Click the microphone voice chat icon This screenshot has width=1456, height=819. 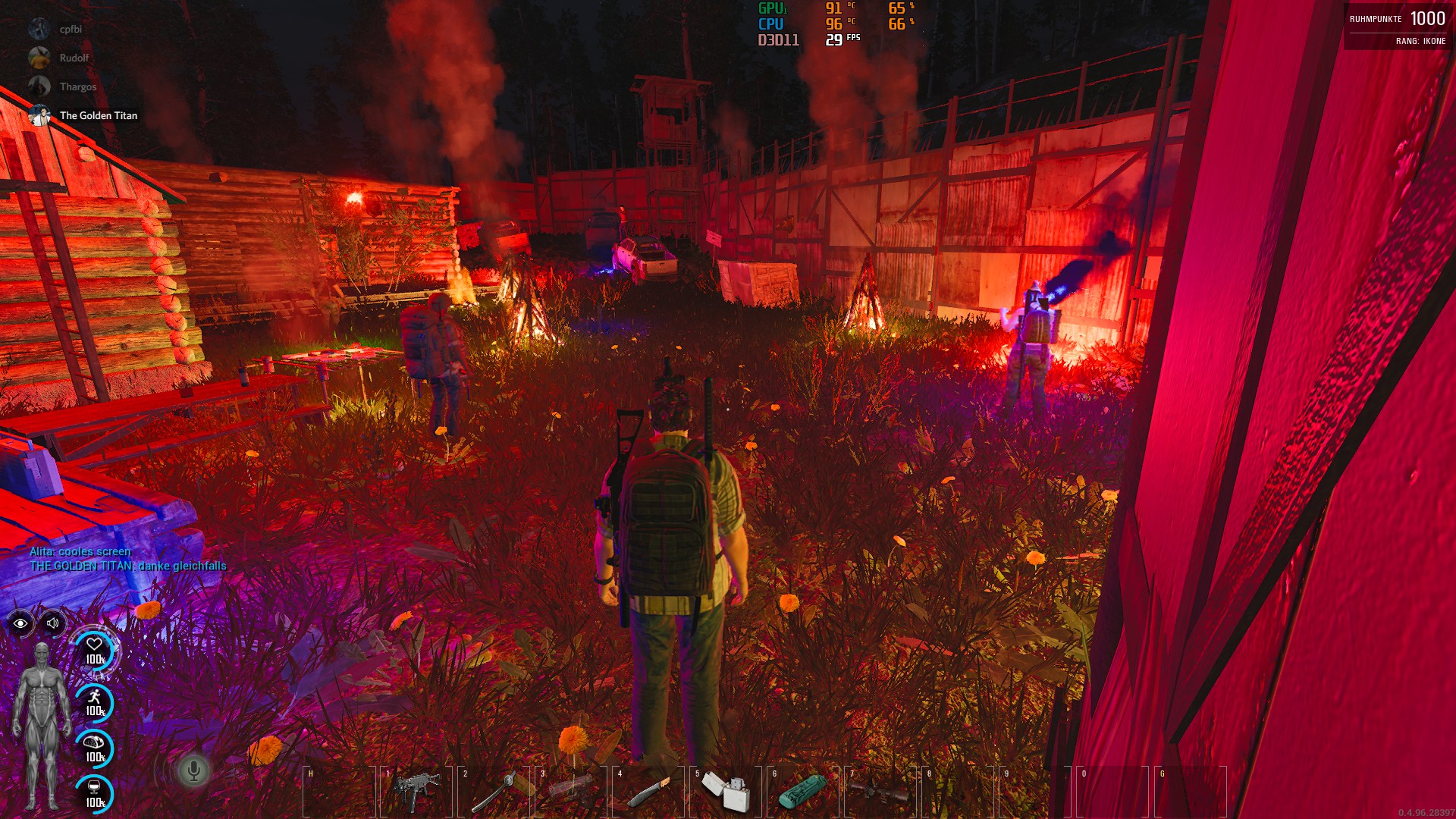[x=193, y=770]
